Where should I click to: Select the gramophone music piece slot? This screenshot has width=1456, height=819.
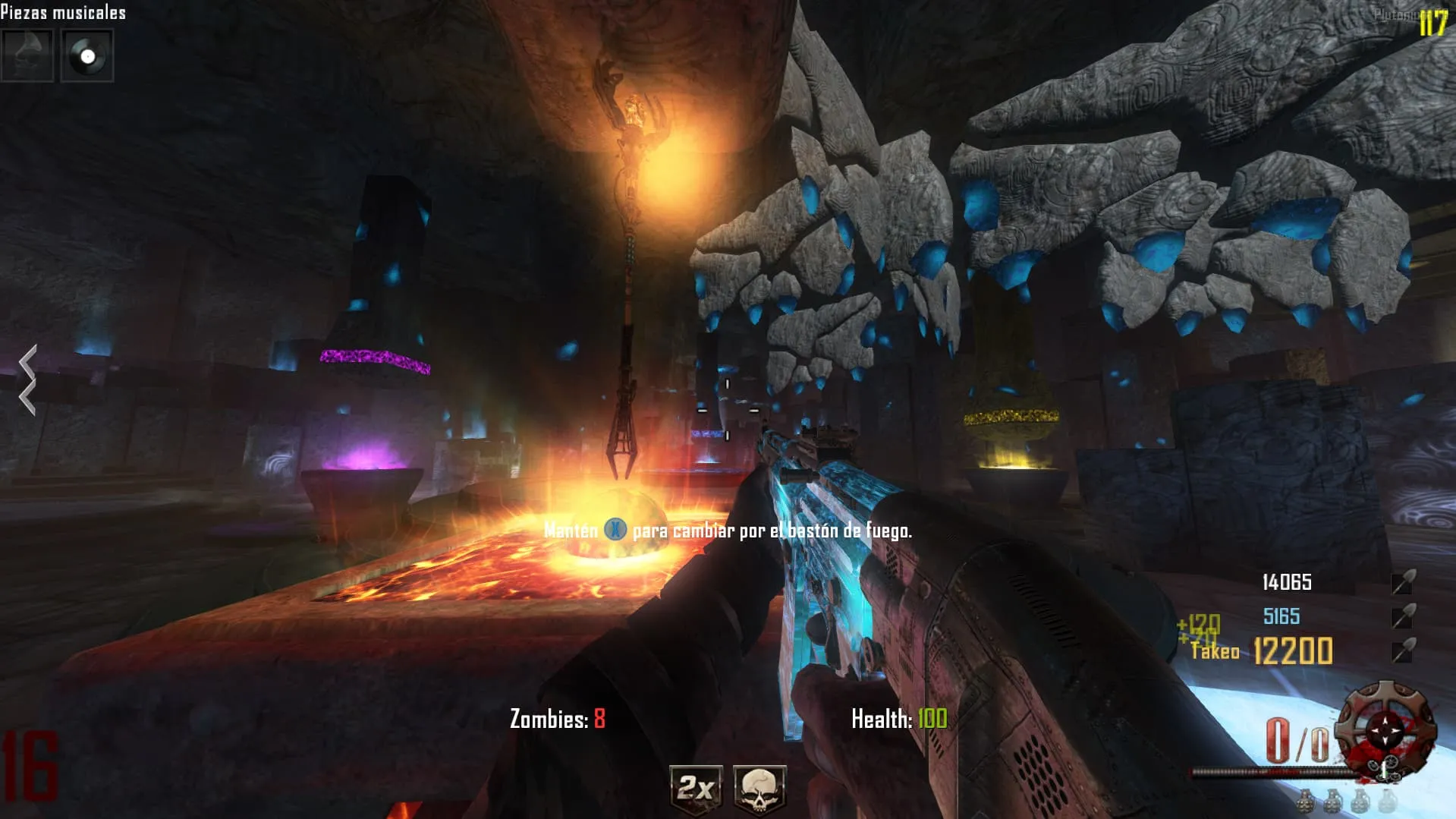pyautogui.click(x=27, y=55)
